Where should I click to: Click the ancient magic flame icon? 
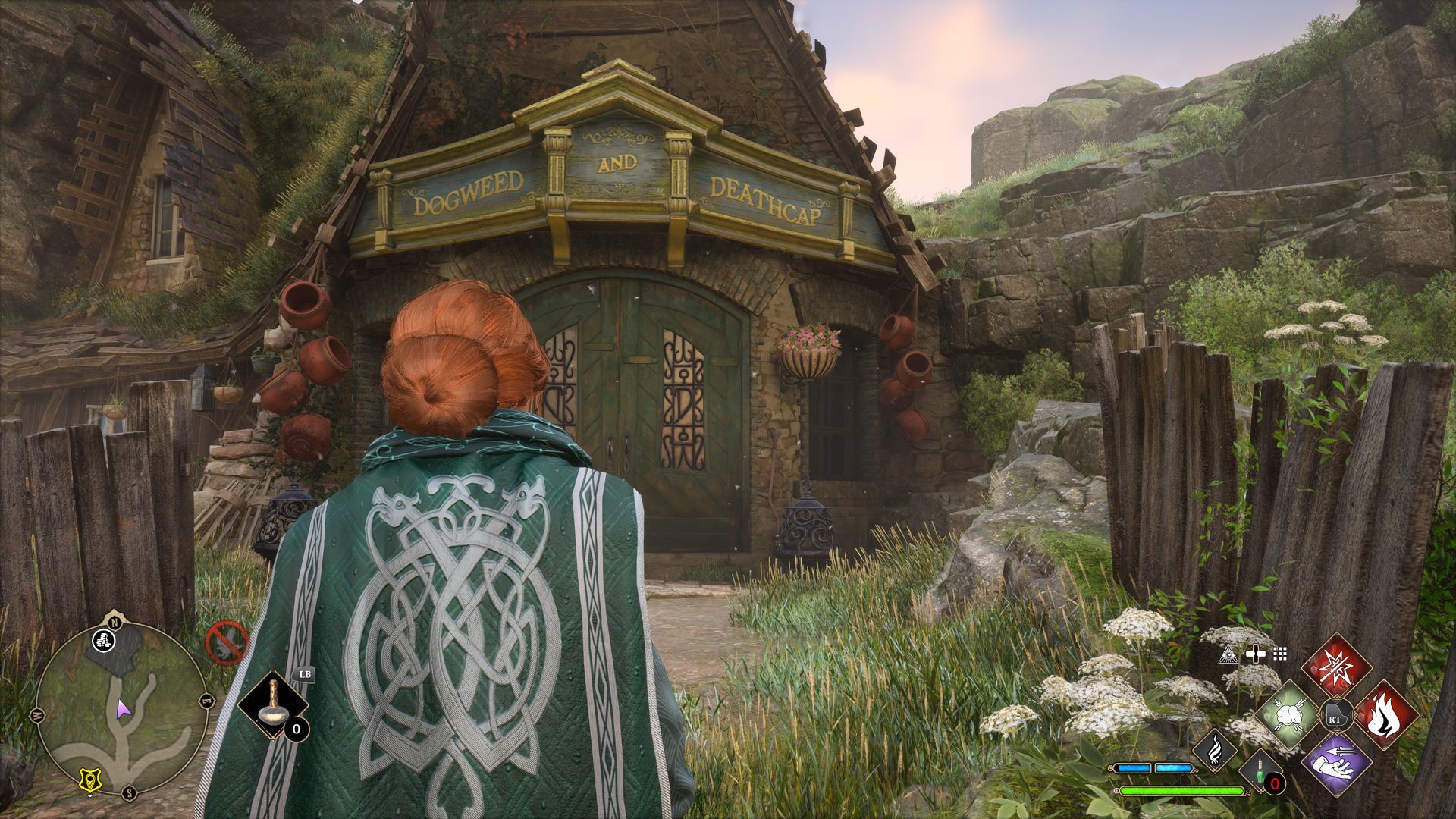point(1216,752)
